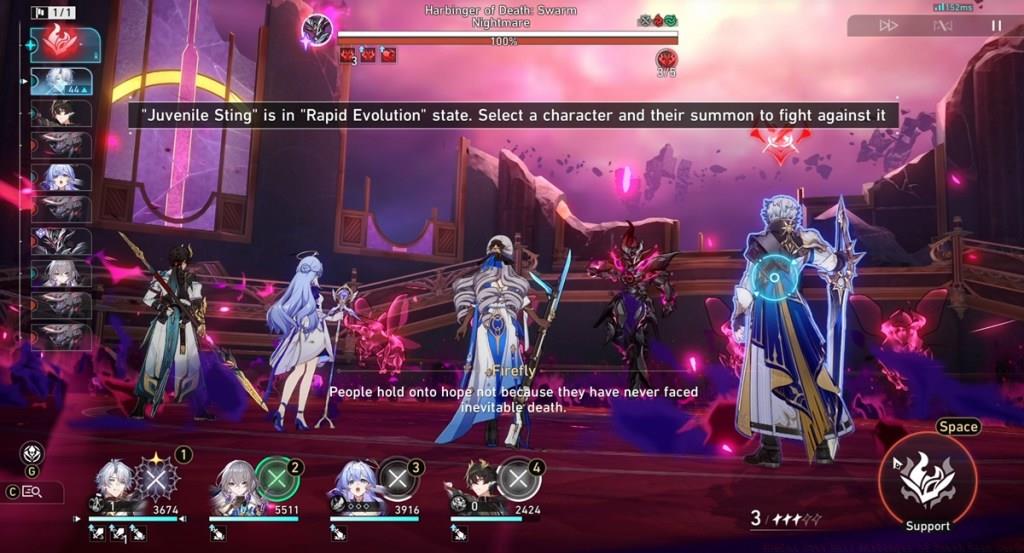Select the red flame entry in turn order
Image resolution: width=1024 pixels, height=553 pixels.
66,44
